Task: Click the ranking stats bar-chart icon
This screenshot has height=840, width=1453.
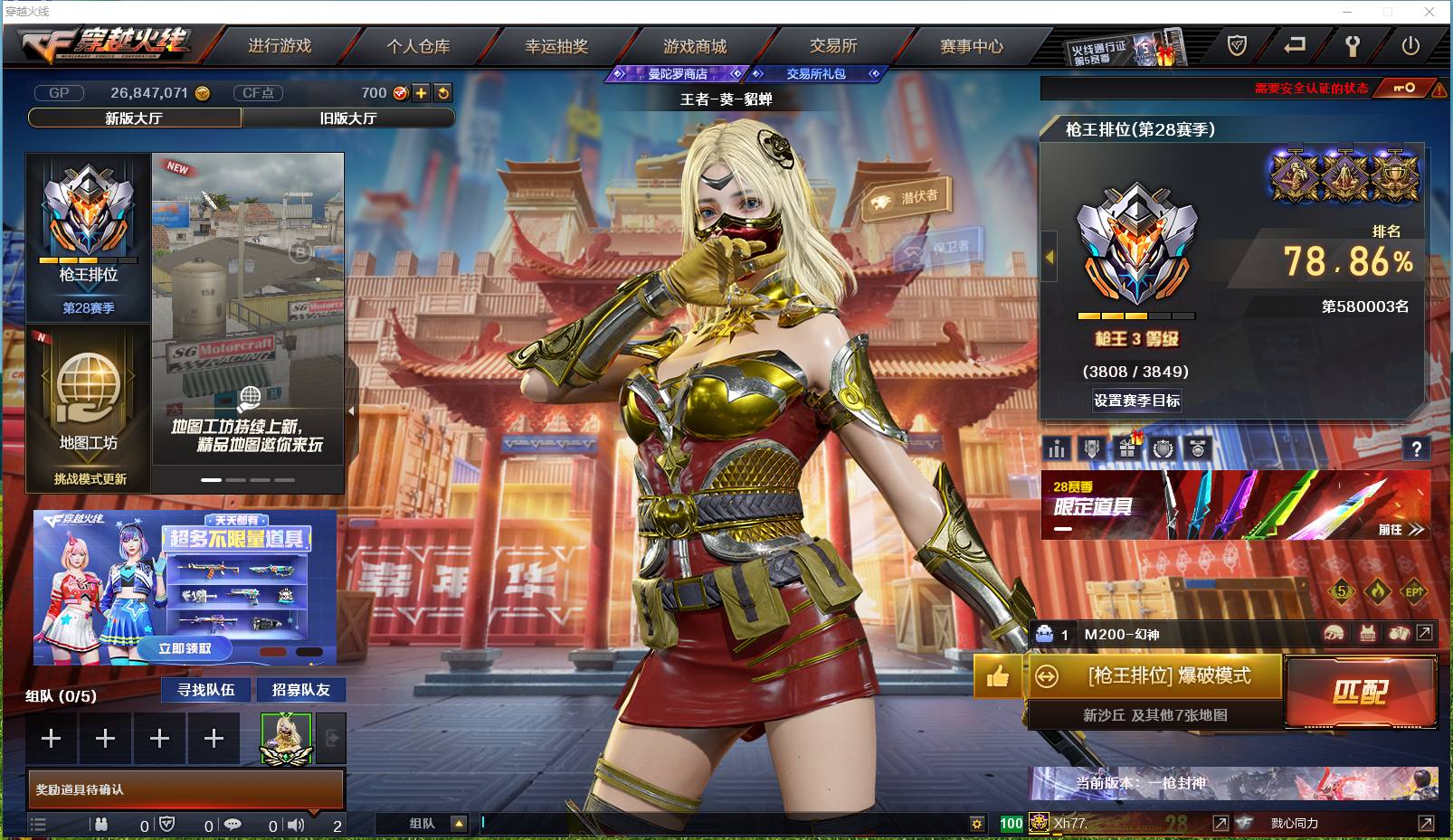Action: click(x=1057, y=448)
